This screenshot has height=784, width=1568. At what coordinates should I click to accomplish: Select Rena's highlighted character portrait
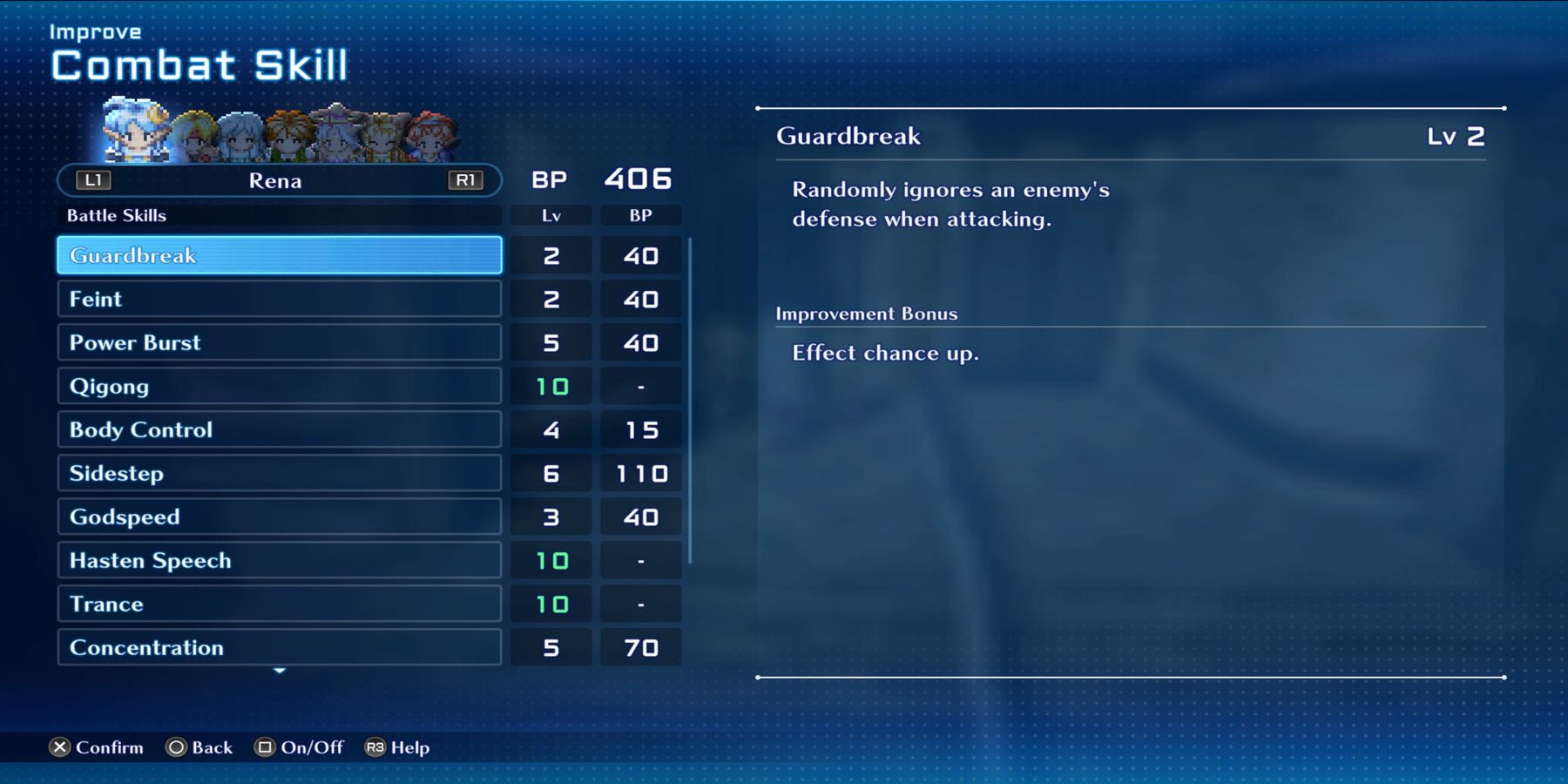coord(135,135)
